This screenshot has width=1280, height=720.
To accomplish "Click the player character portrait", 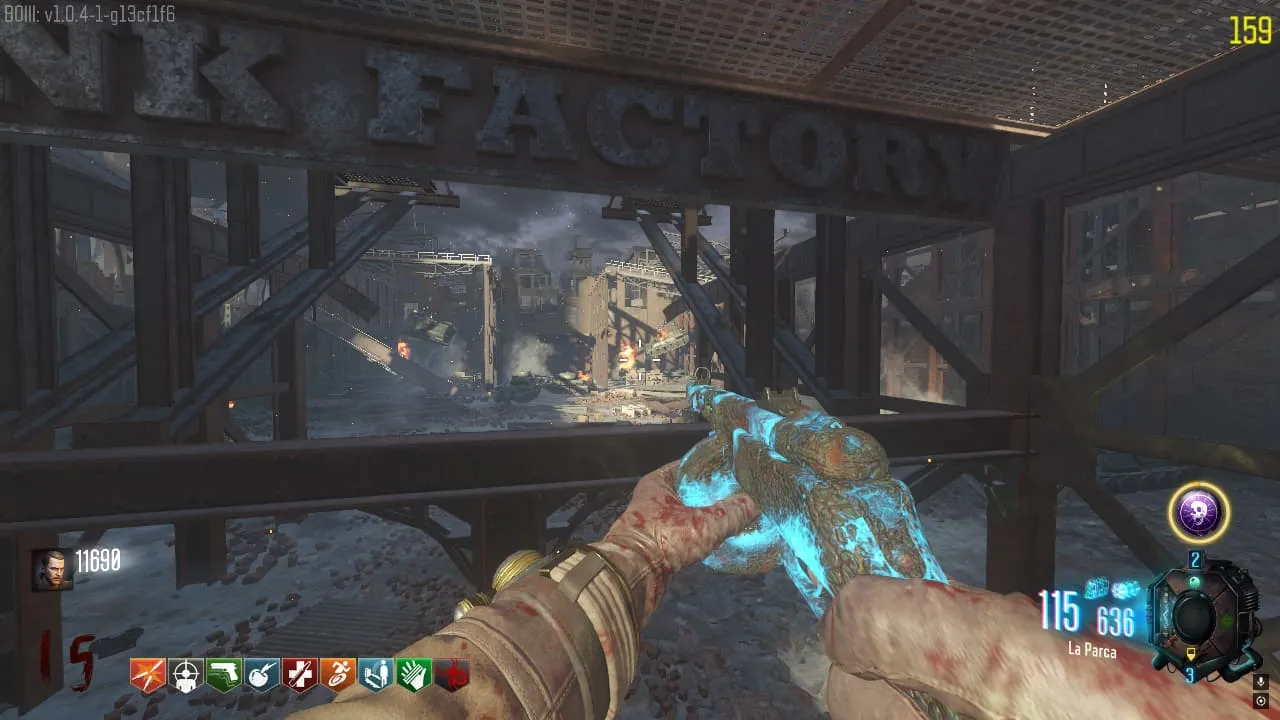I will (x=52, y=569).
